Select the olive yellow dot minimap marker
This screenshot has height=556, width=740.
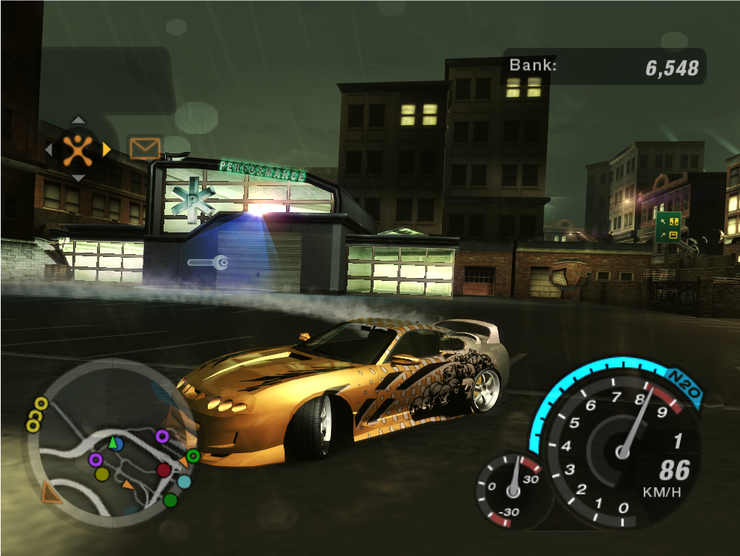point(102,473)
